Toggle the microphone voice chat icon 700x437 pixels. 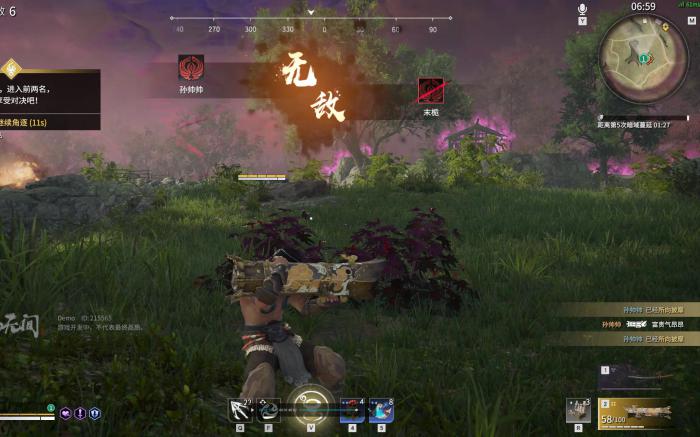point(582,9)
